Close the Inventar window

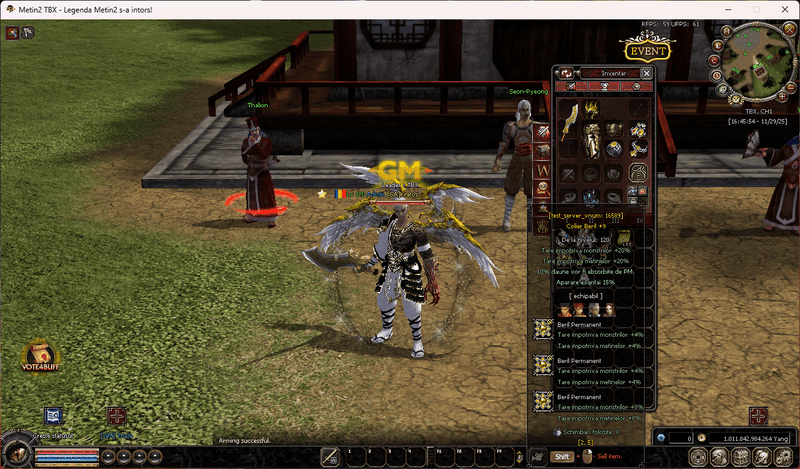coord(646,73)
